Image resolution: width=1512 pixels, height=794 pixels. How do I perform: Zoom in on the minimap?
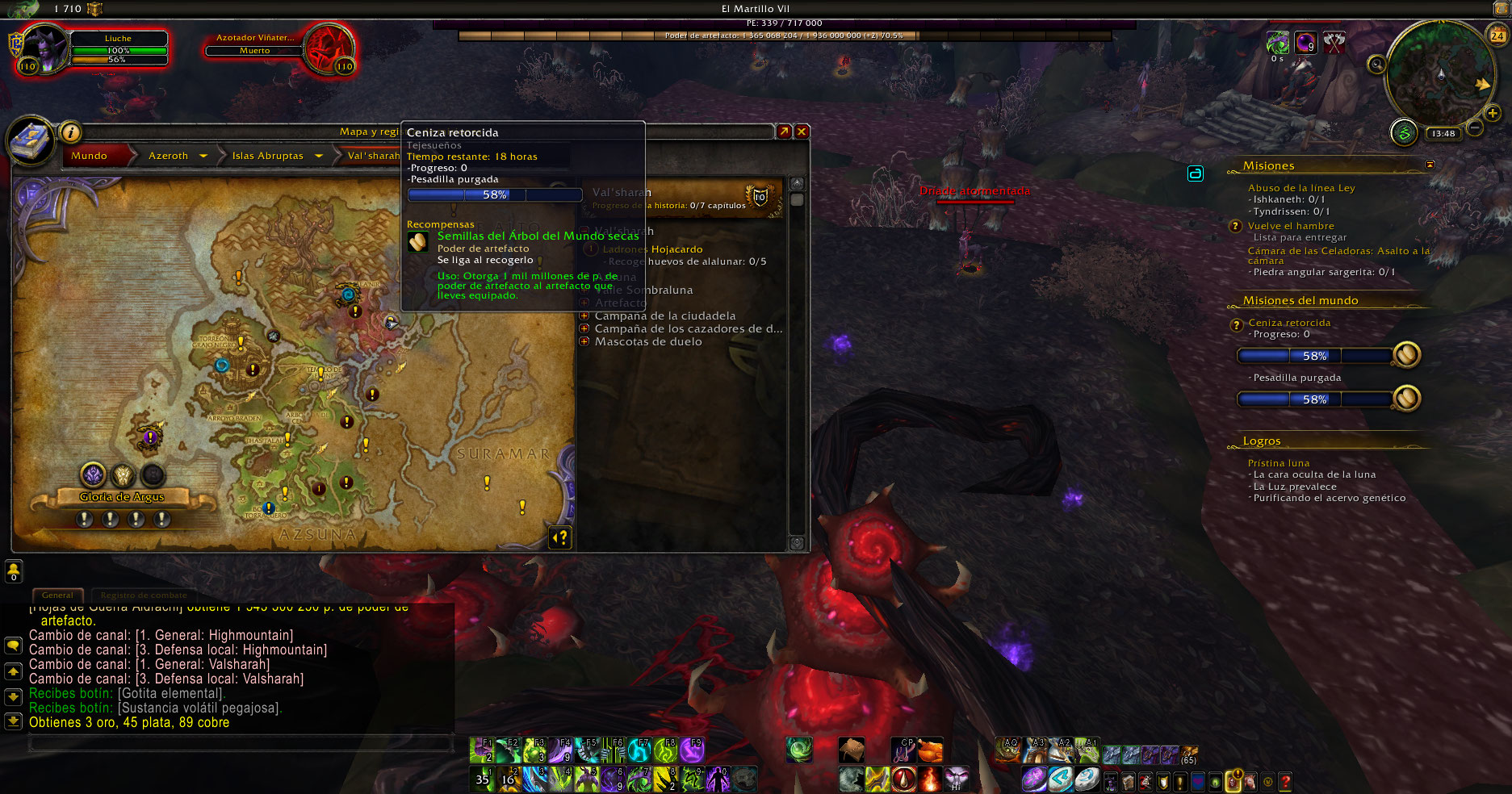[1493, 114]
